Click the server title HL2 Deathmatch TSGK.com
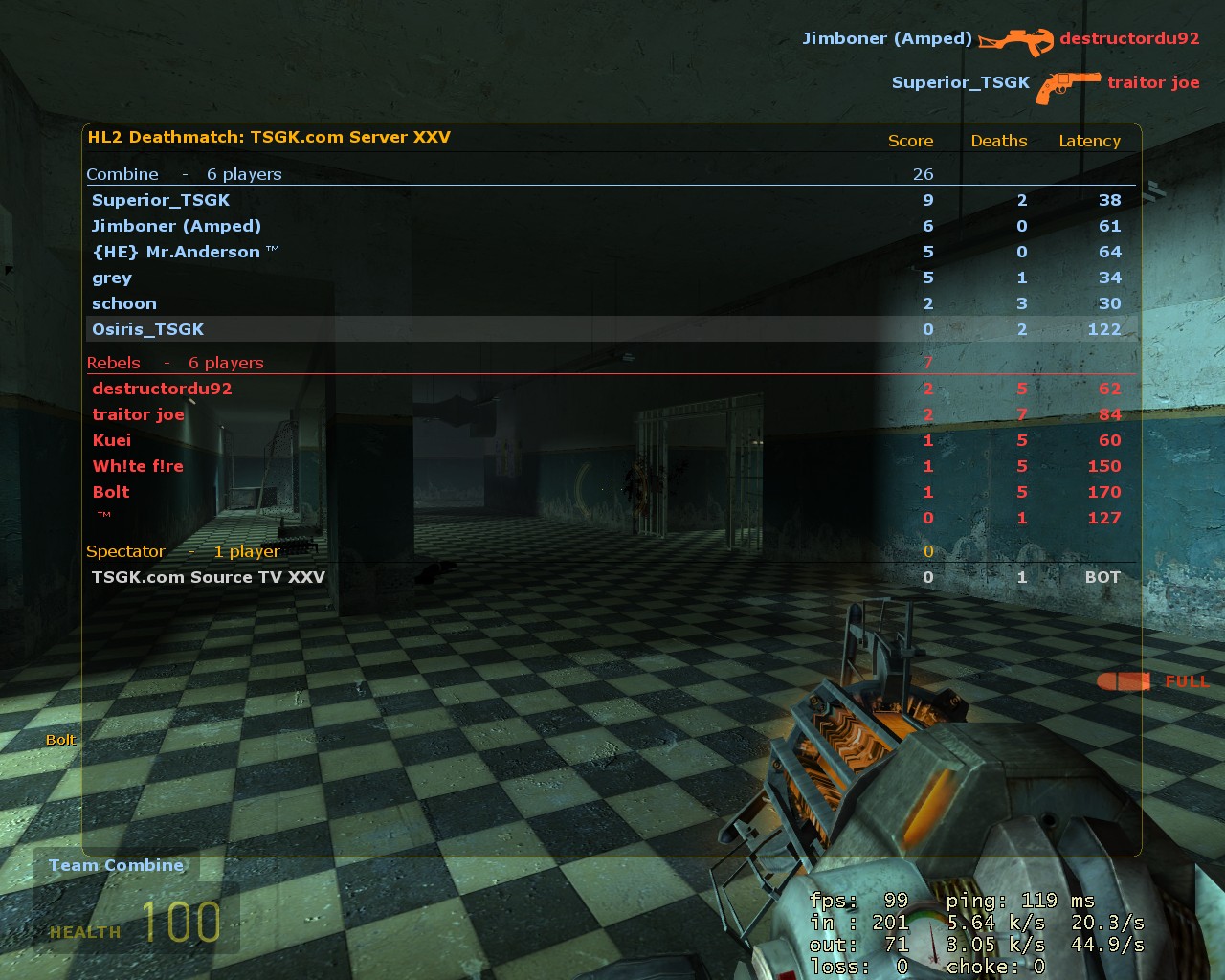Viewport: 1225px width, 980px height. pyautogui.click(x=269, y=137)
